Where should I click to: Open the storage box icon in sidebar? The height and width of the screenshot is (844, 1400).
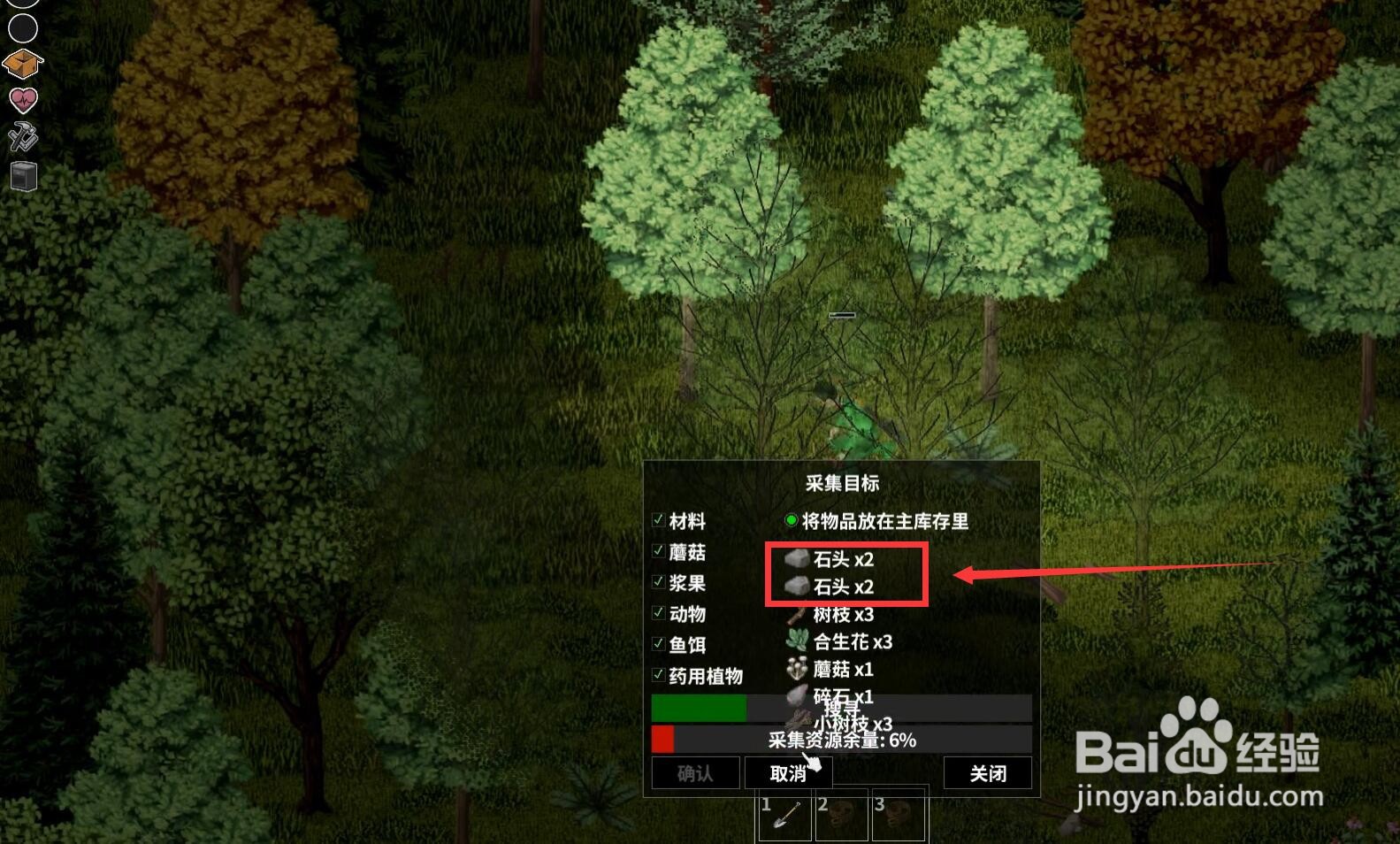(22, 64)
